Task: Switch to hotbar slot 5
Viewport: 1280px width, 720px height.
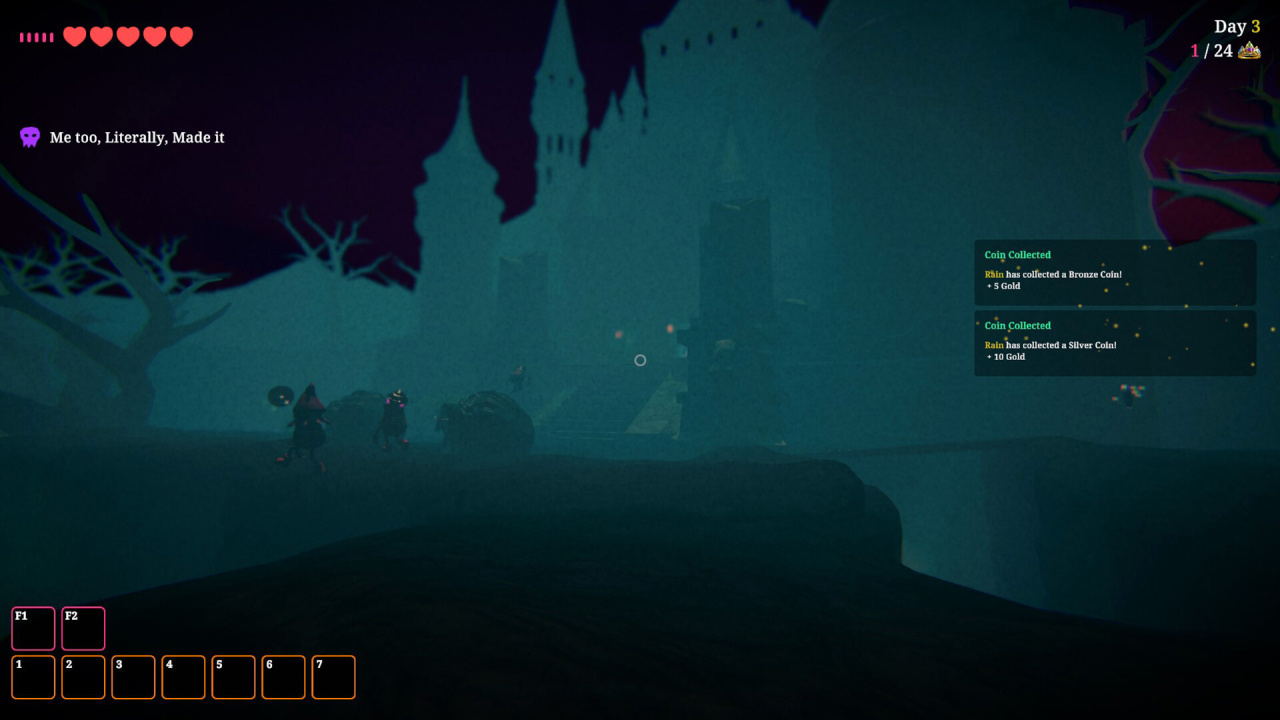Action: tap(233, 677)
